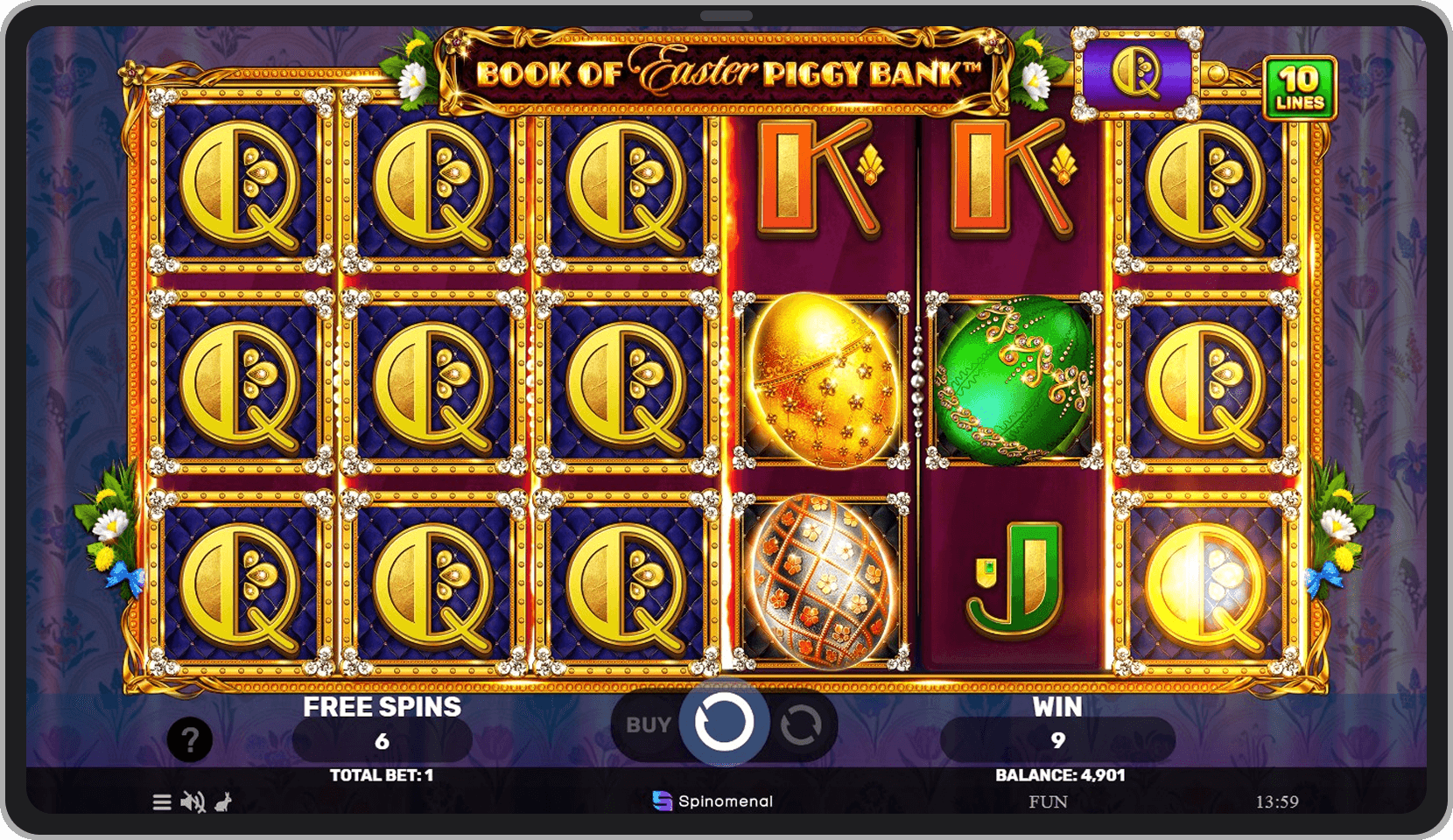
Task: Toggle the rabbit fast-play mode
Action: coord(224,802)
